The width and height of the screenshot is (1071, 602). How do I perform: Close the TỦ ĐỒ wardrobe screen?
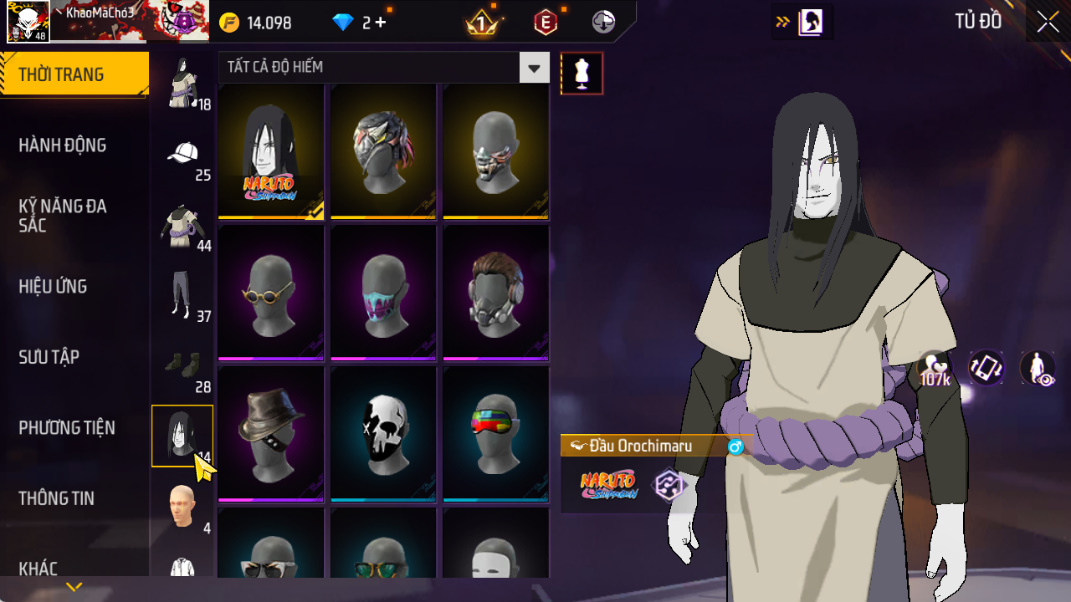coord(1047,22)
